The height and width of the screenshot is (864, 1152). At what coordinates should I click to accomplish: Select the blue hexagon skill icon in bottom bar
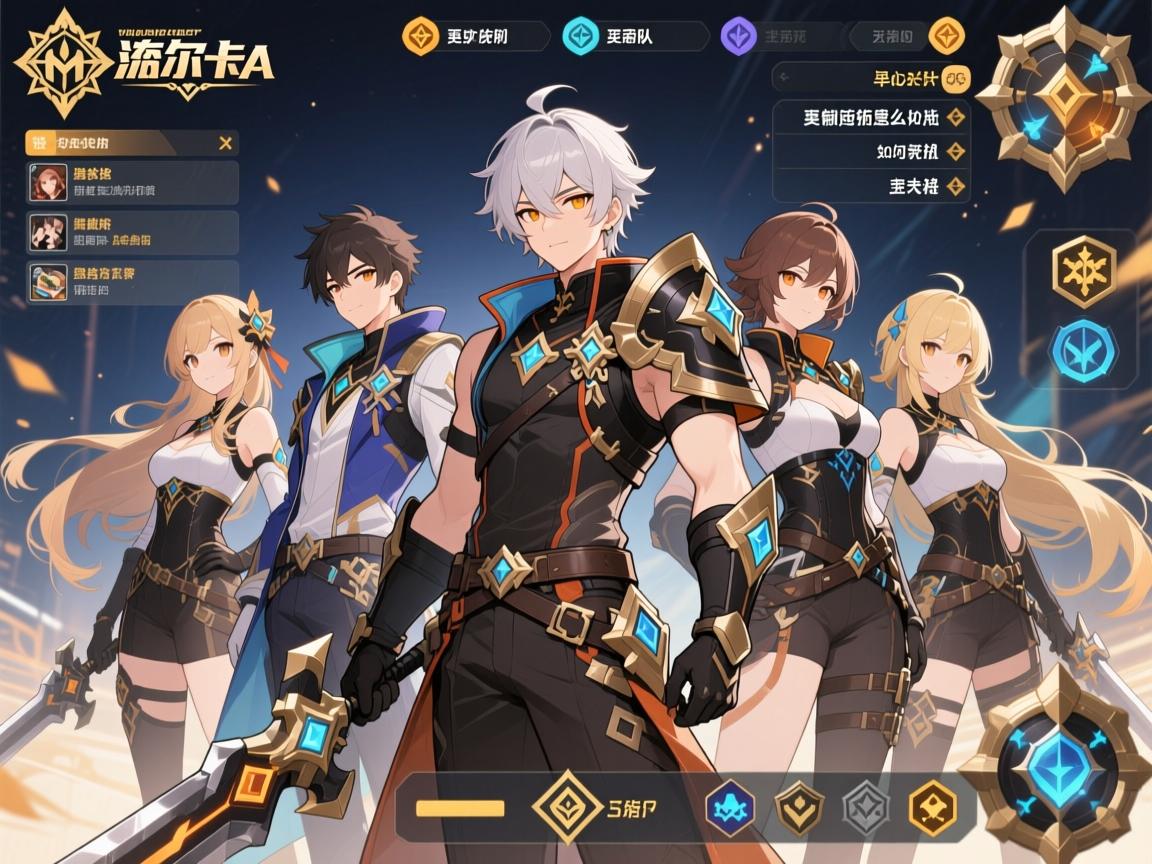pos(727,808)
